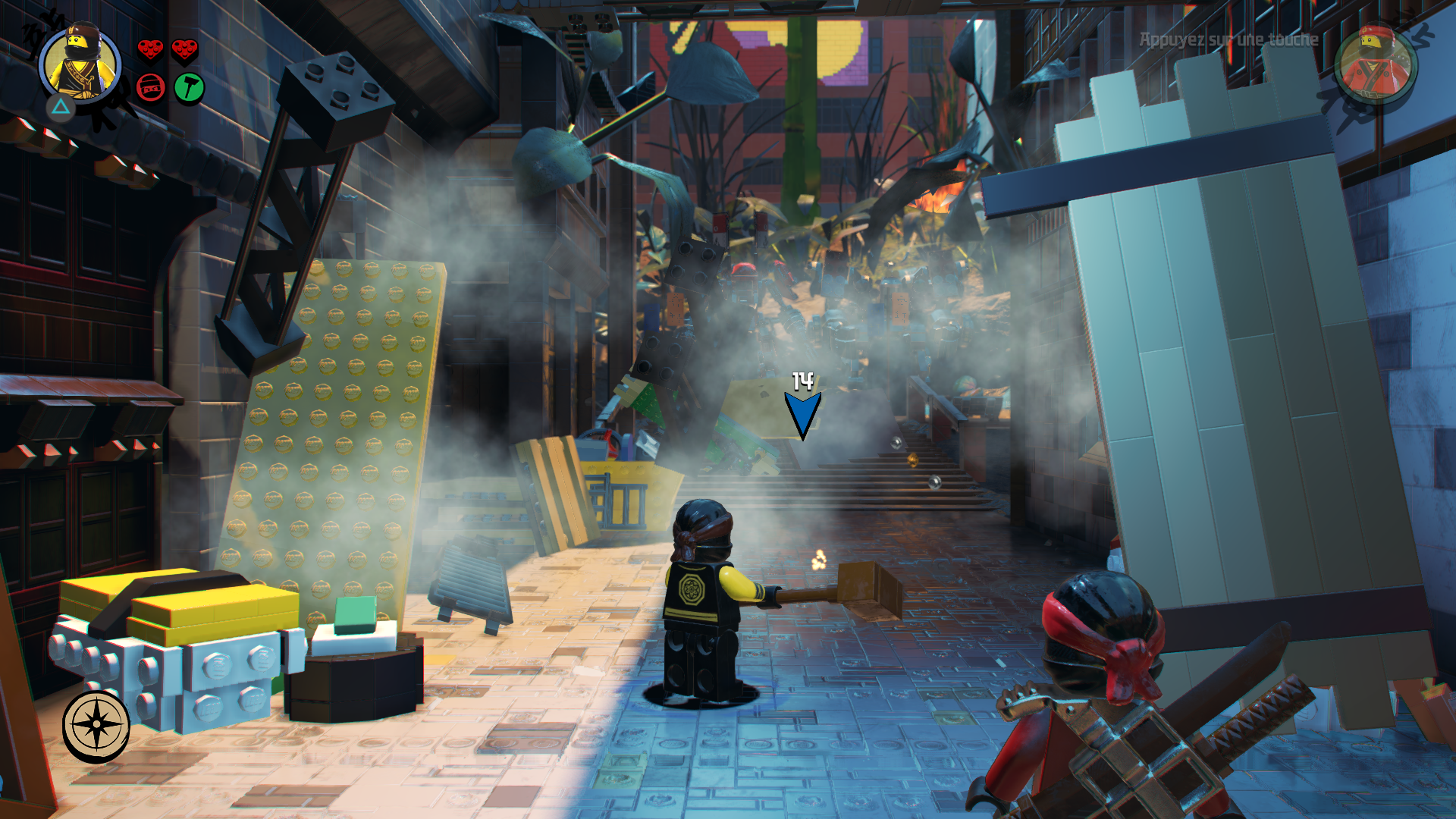Screen dimensions: 1456x819
Task: Open the compass icon
Action: [96, 725]
